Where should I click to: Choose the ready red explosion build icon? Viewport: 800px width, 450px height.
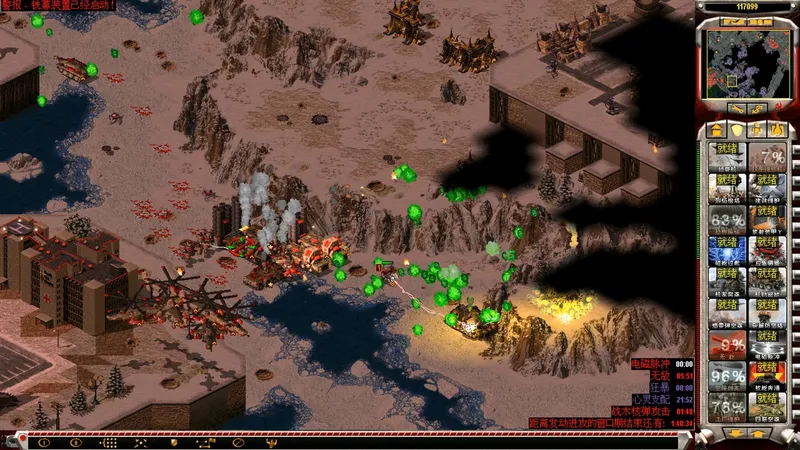point(767,376)
